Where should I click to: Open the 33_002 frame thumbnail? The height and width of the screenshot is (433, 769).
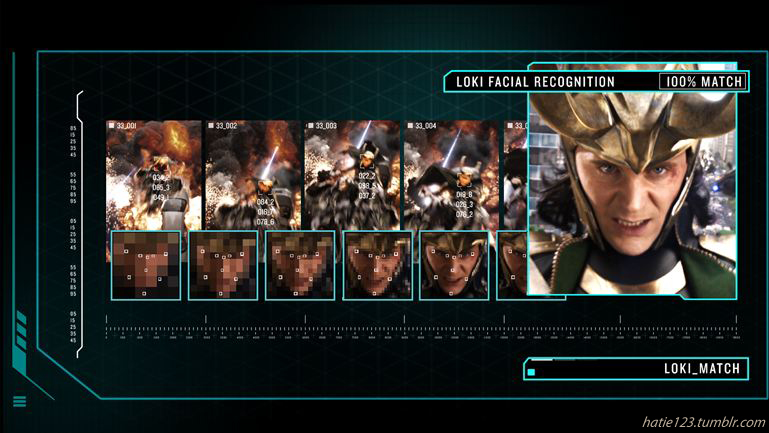pyautogui.click(x=252, y=175)
